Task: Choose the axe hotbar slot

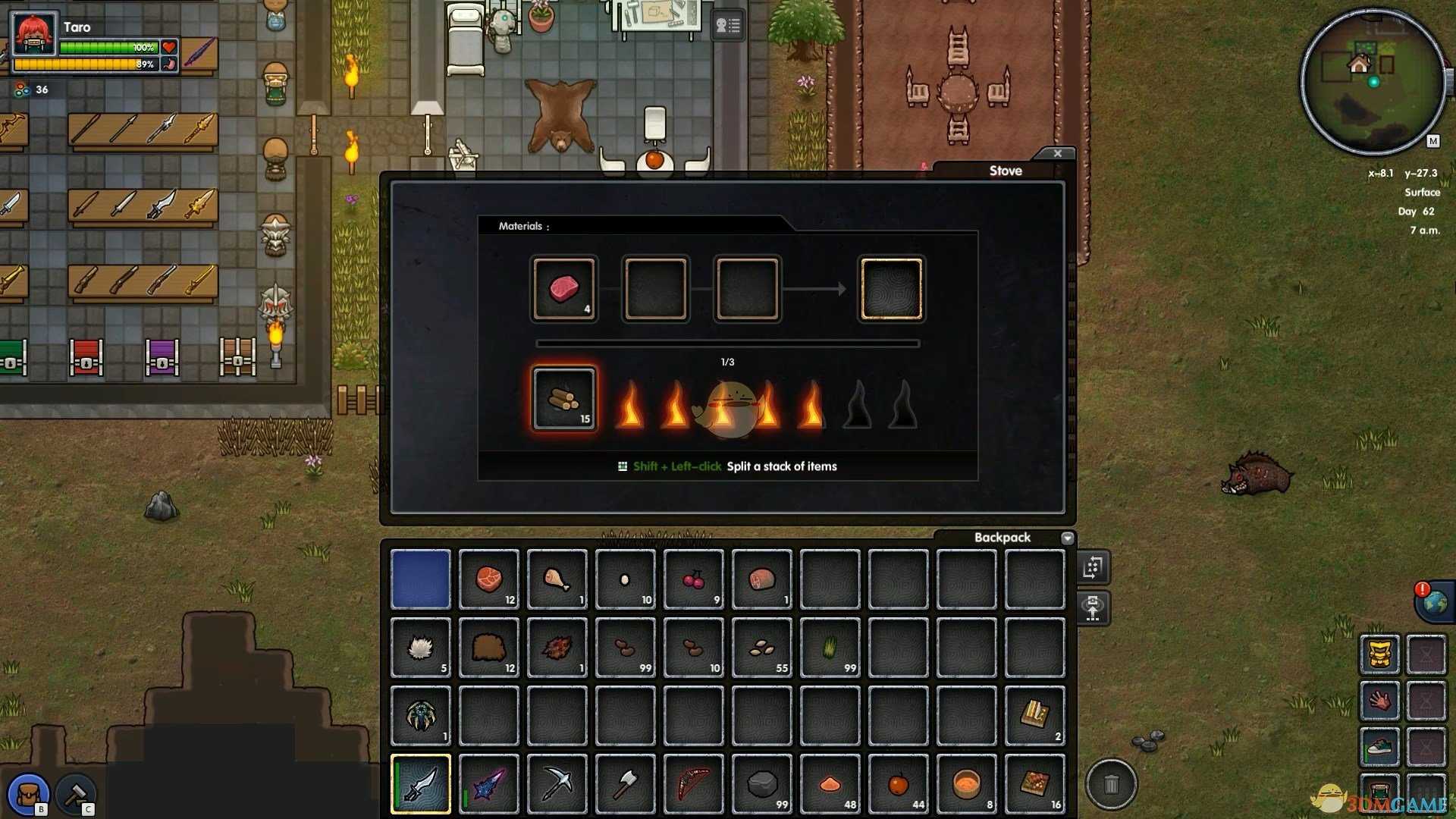Action: click(626, 784)
